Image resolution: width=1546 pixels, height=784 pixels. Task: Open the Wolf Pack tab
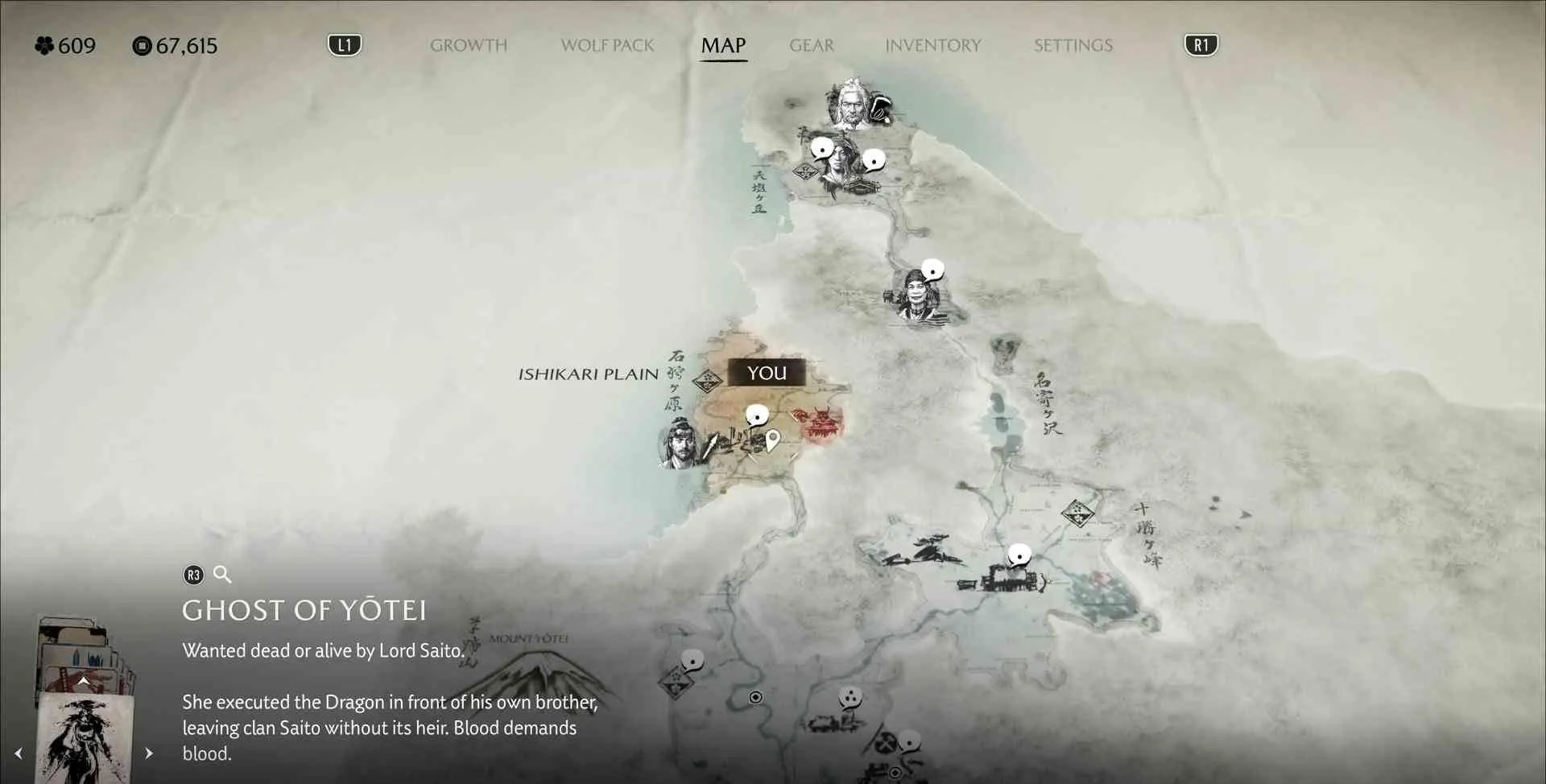pos(607,46)
